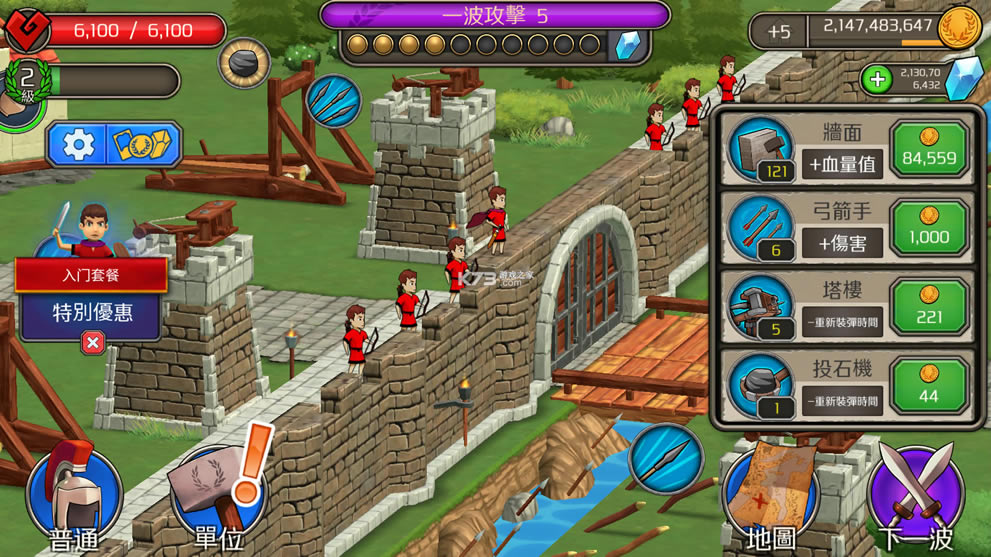
Task: Buy archer 弓箭手 damage upgrade for 1,000
Action: click(x=929, y=228)
